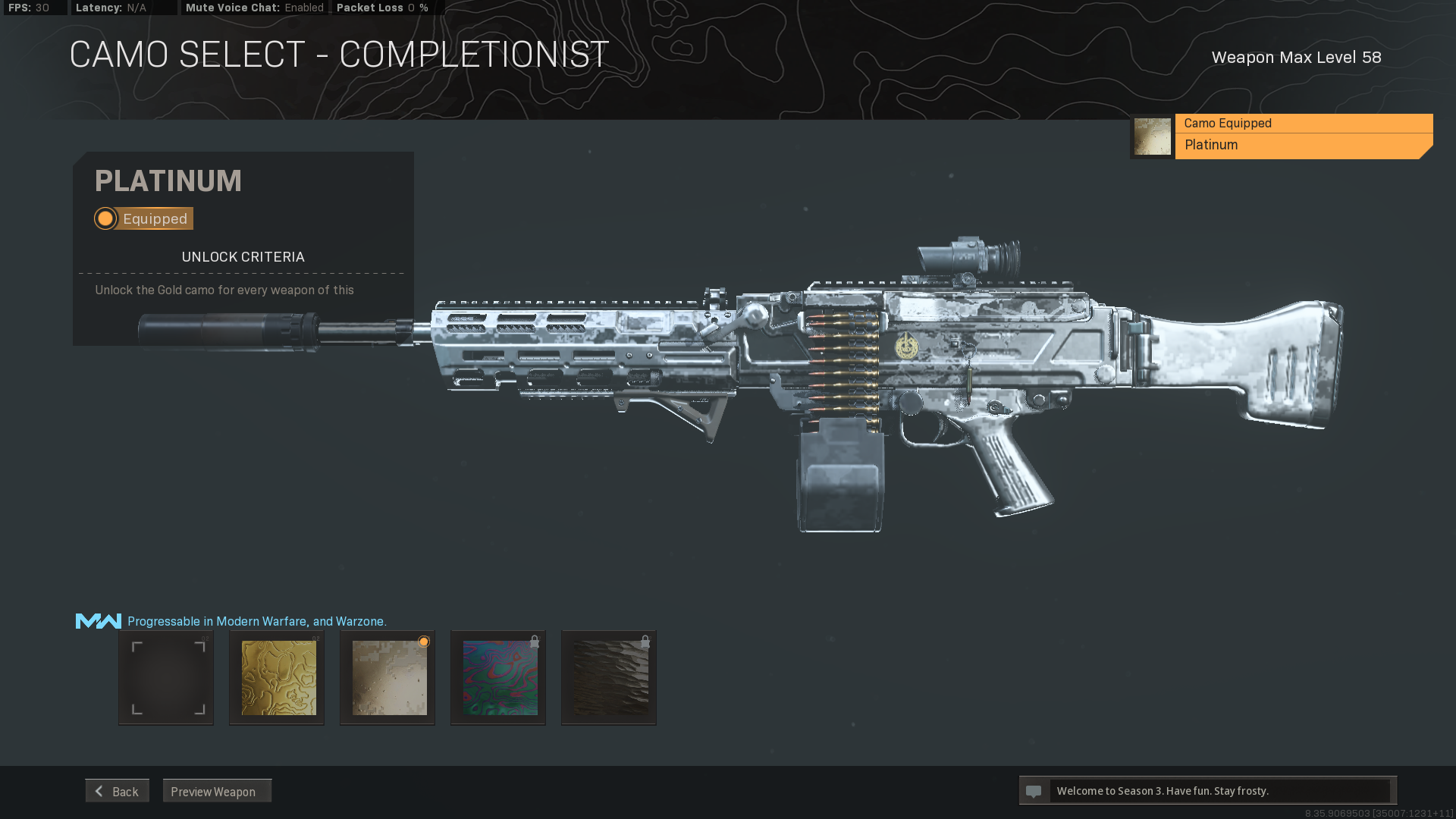Select the Gold camo thumbnail
This screenshot has width=1456, height=819.
[x=276, y=677]
